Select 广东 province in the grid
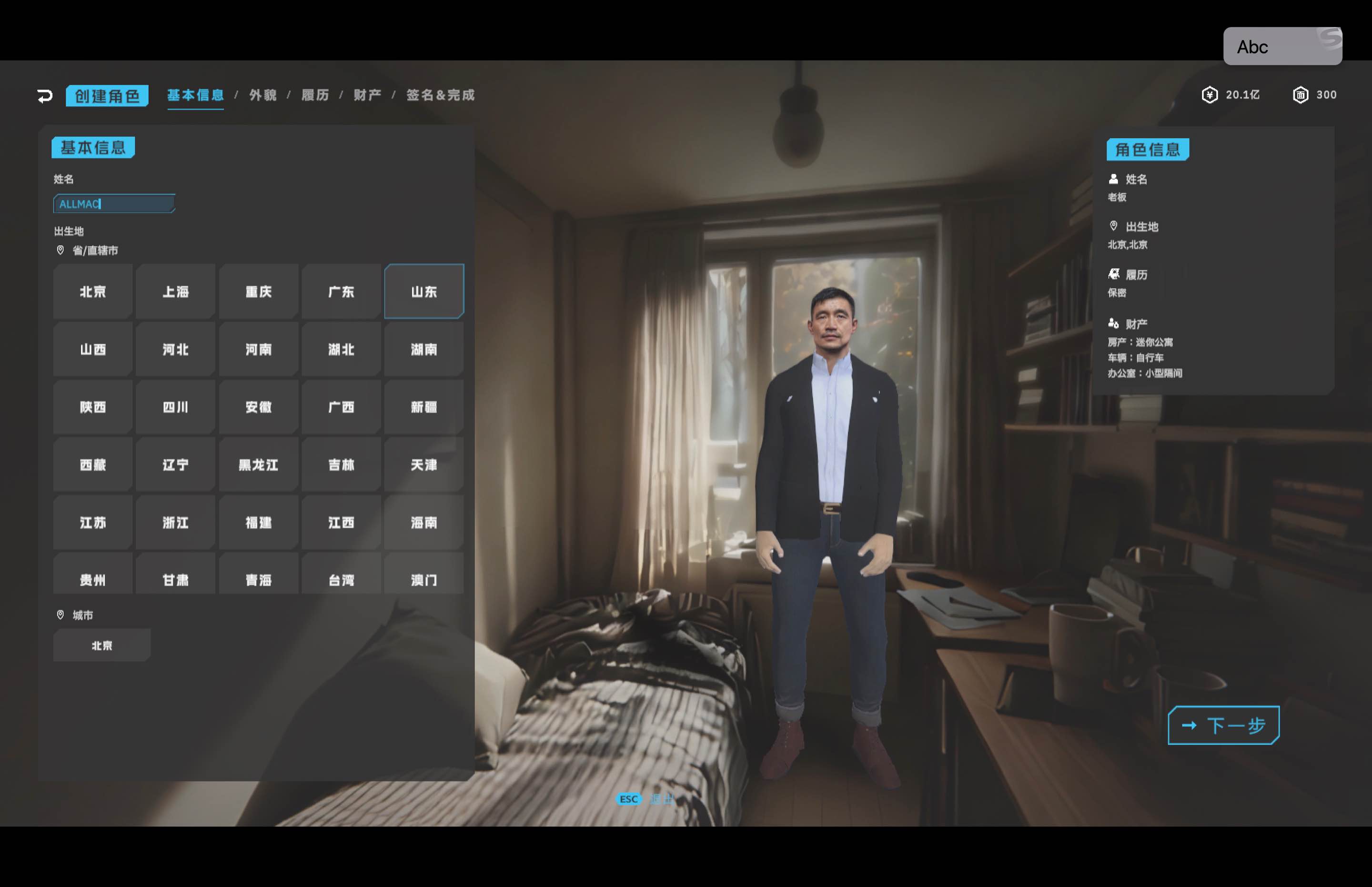The image size is (1372, 887). [x=341, y=292]
